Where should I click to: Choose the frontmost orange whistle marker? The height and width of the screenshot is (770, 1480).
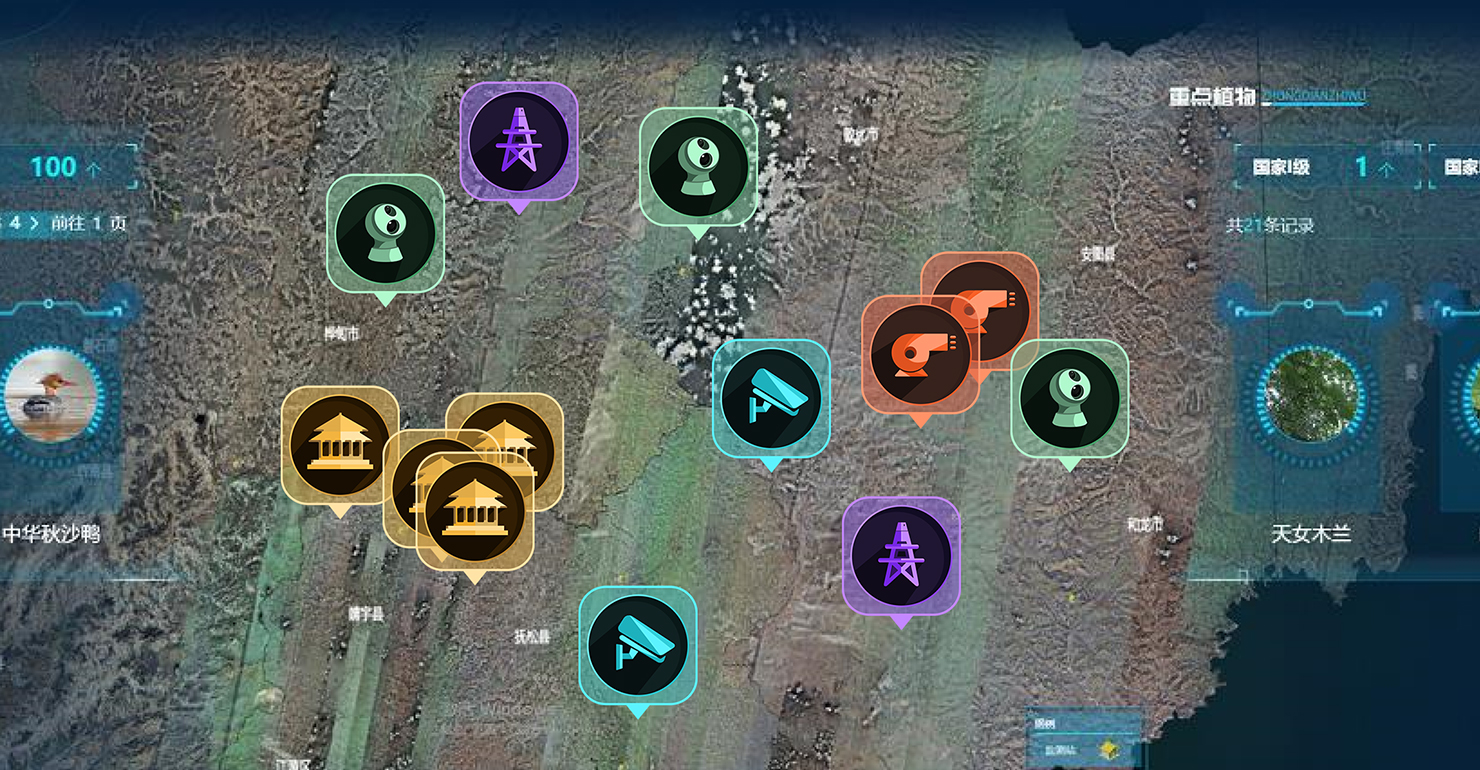[919, 354]
